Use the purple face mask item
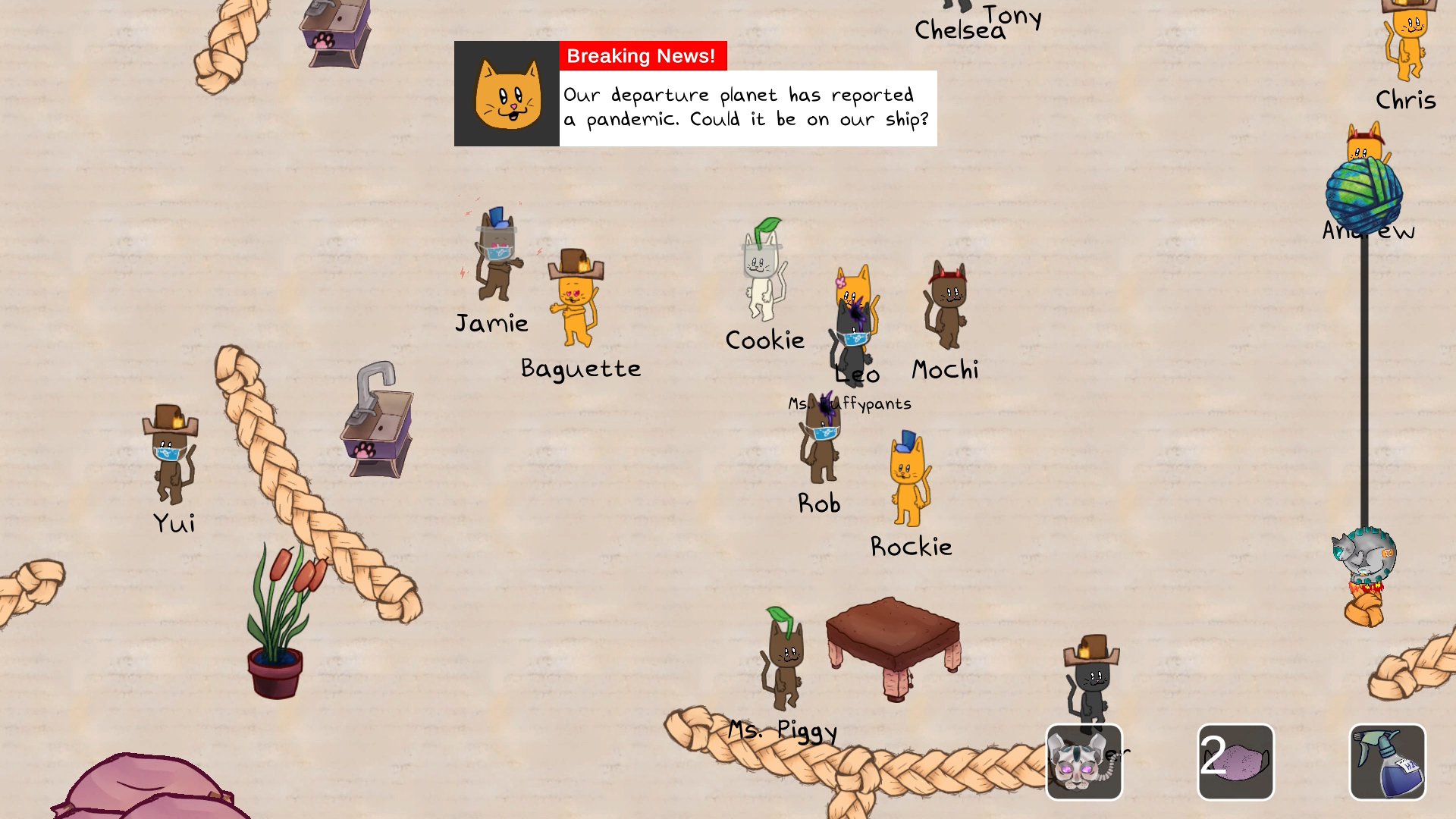This screenshot has width=1456, height=819. (1235, 762)
